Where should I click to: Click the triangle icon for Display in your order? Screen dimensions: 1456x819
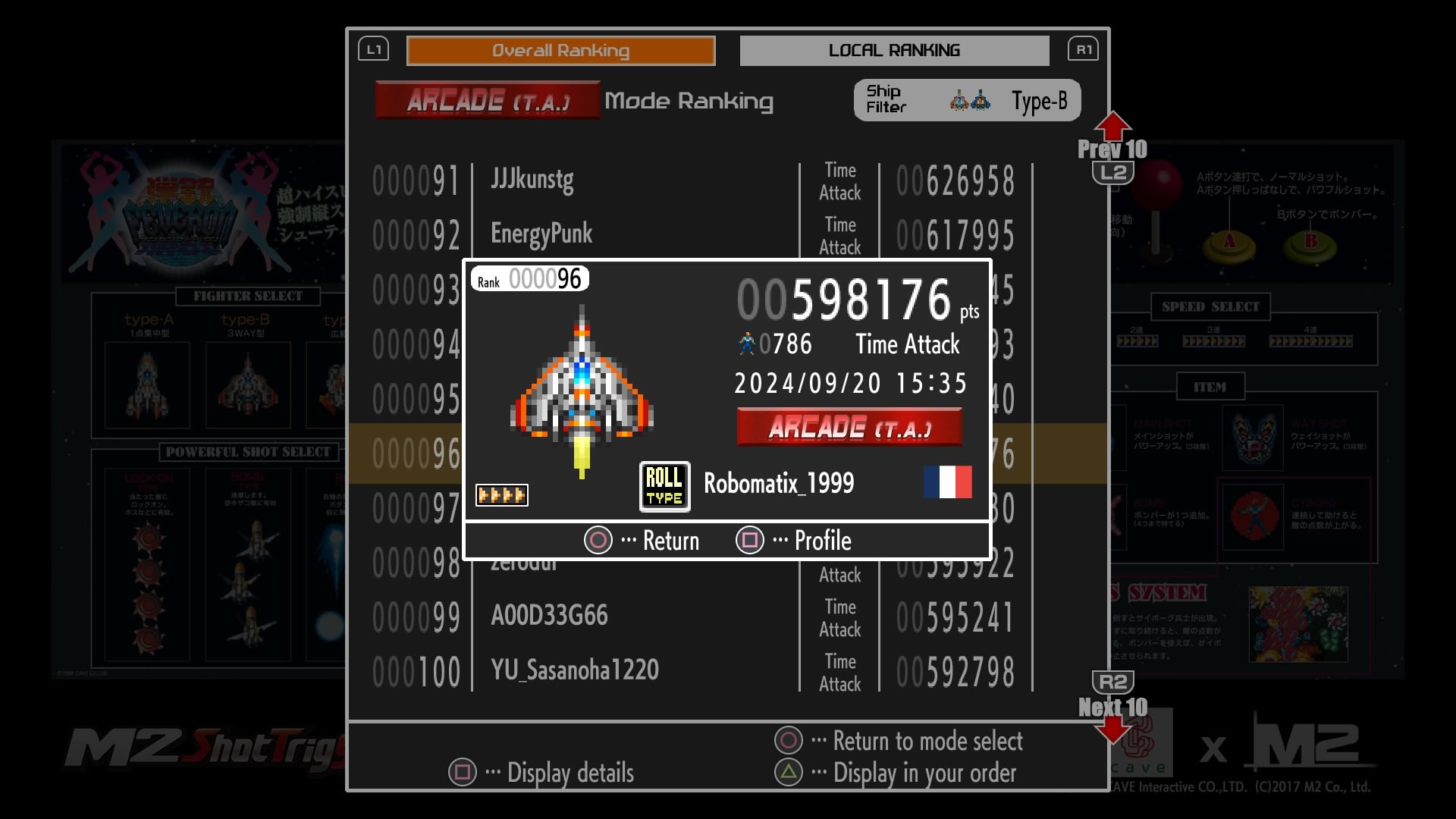click(790, 773)
